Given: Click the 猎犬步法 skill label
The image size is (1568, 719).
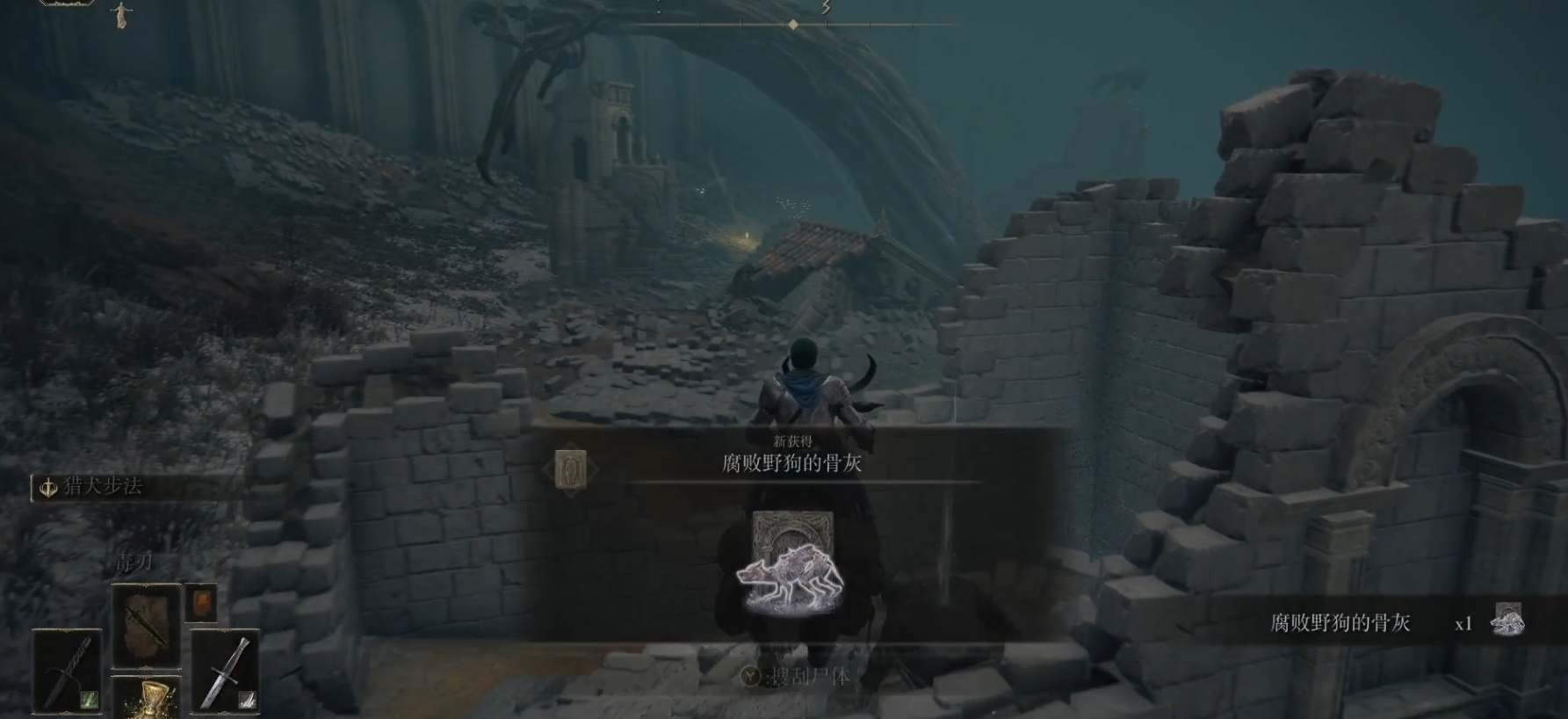Looking at the screenshot, I should click(x=102, y=486).
